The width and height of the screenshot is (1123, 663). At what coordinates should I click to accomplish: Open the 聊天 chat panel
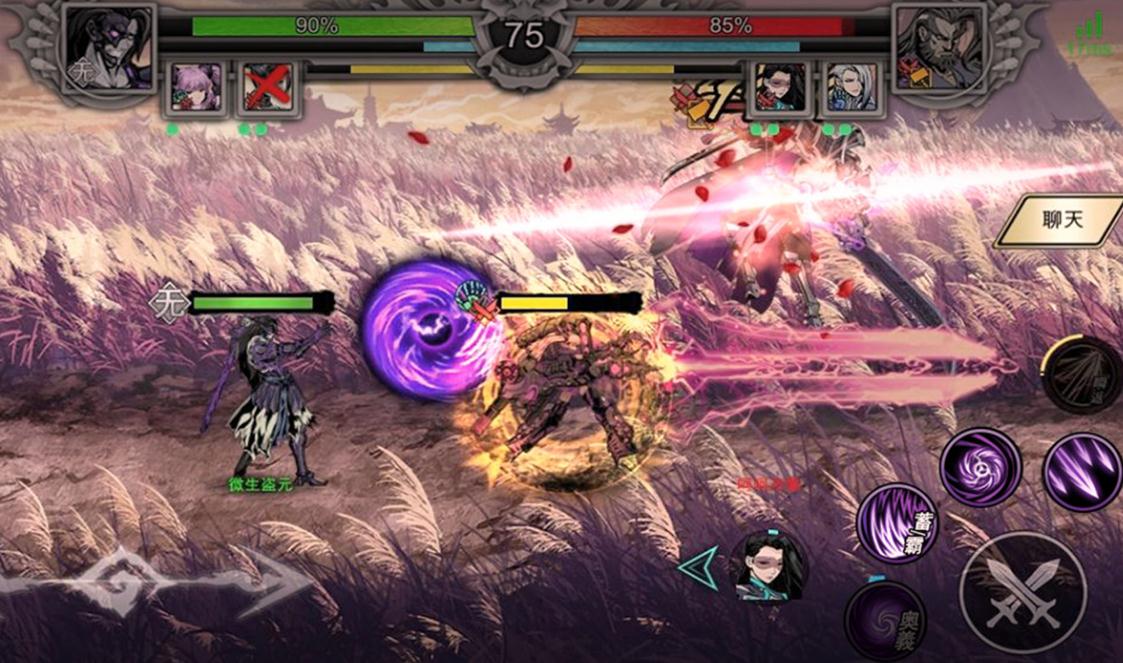point(1063,220)
